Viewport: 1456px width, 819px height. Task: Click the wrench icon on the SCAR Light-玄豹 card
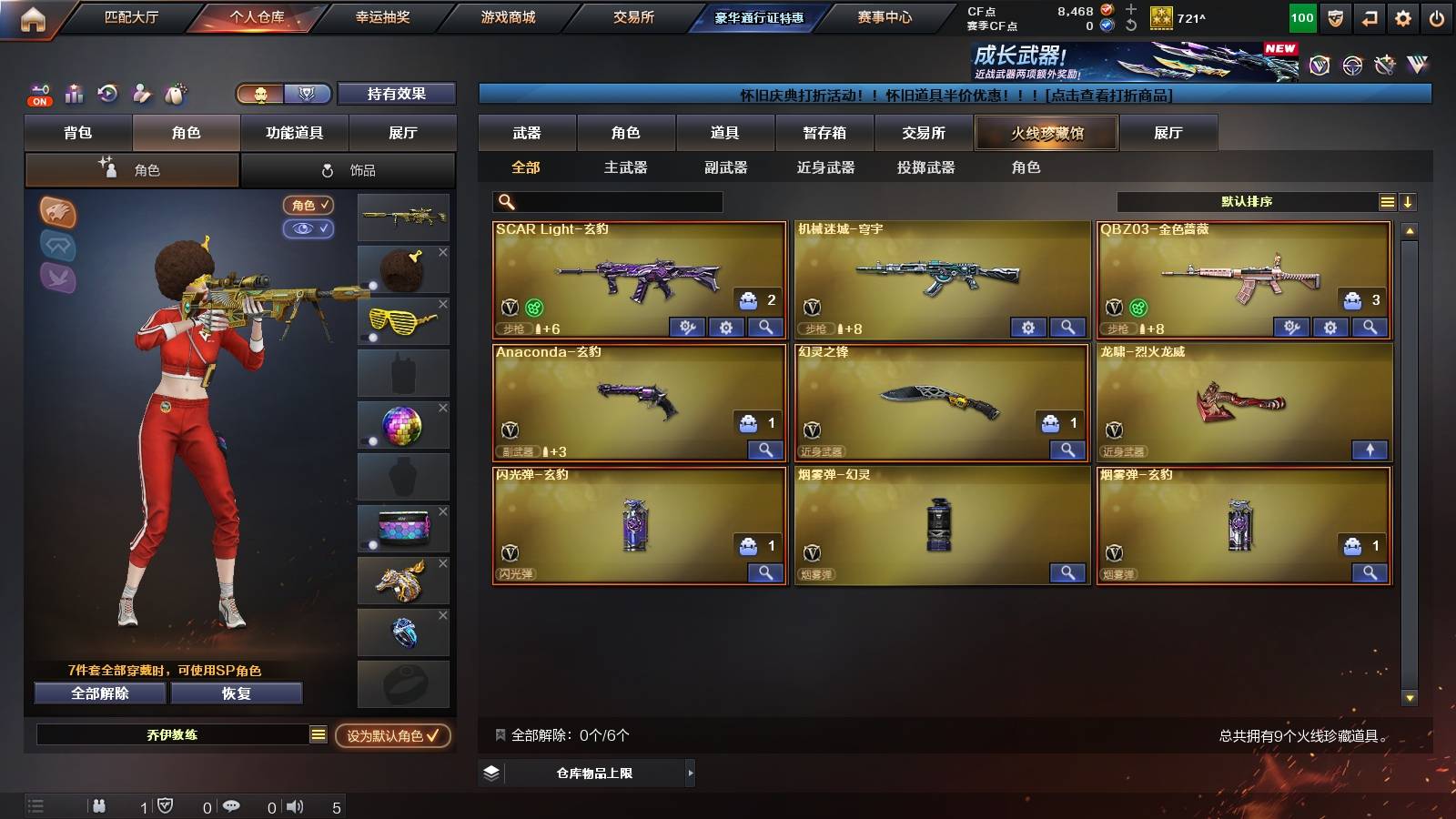(x=687, y=327)
